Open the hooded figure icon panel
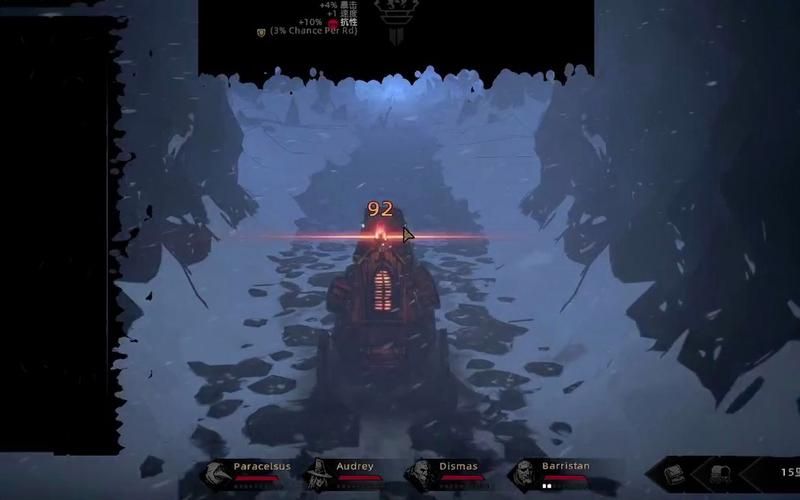The height and width of the screenshot is (500, 800). pyautogui.click(x=722, y=472)
